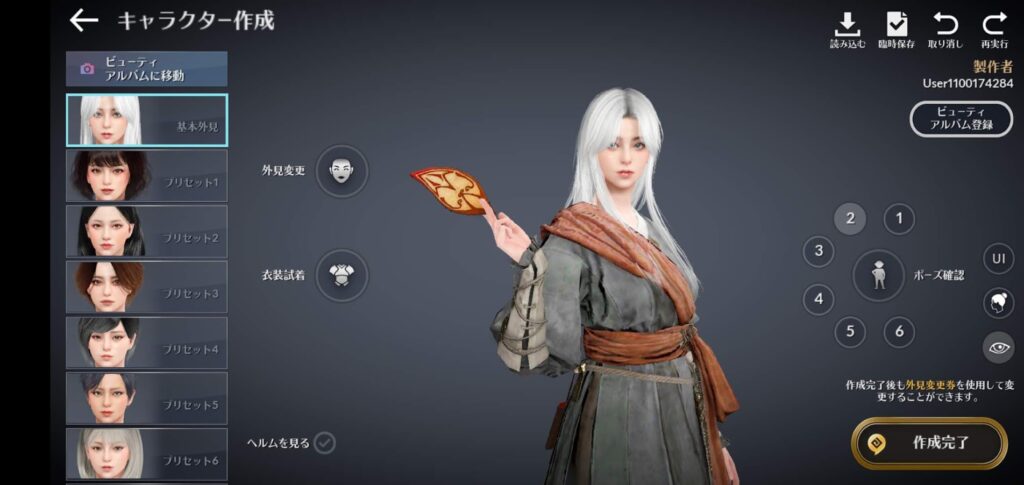
Task: Redo with 再実行
Action: 993,30
